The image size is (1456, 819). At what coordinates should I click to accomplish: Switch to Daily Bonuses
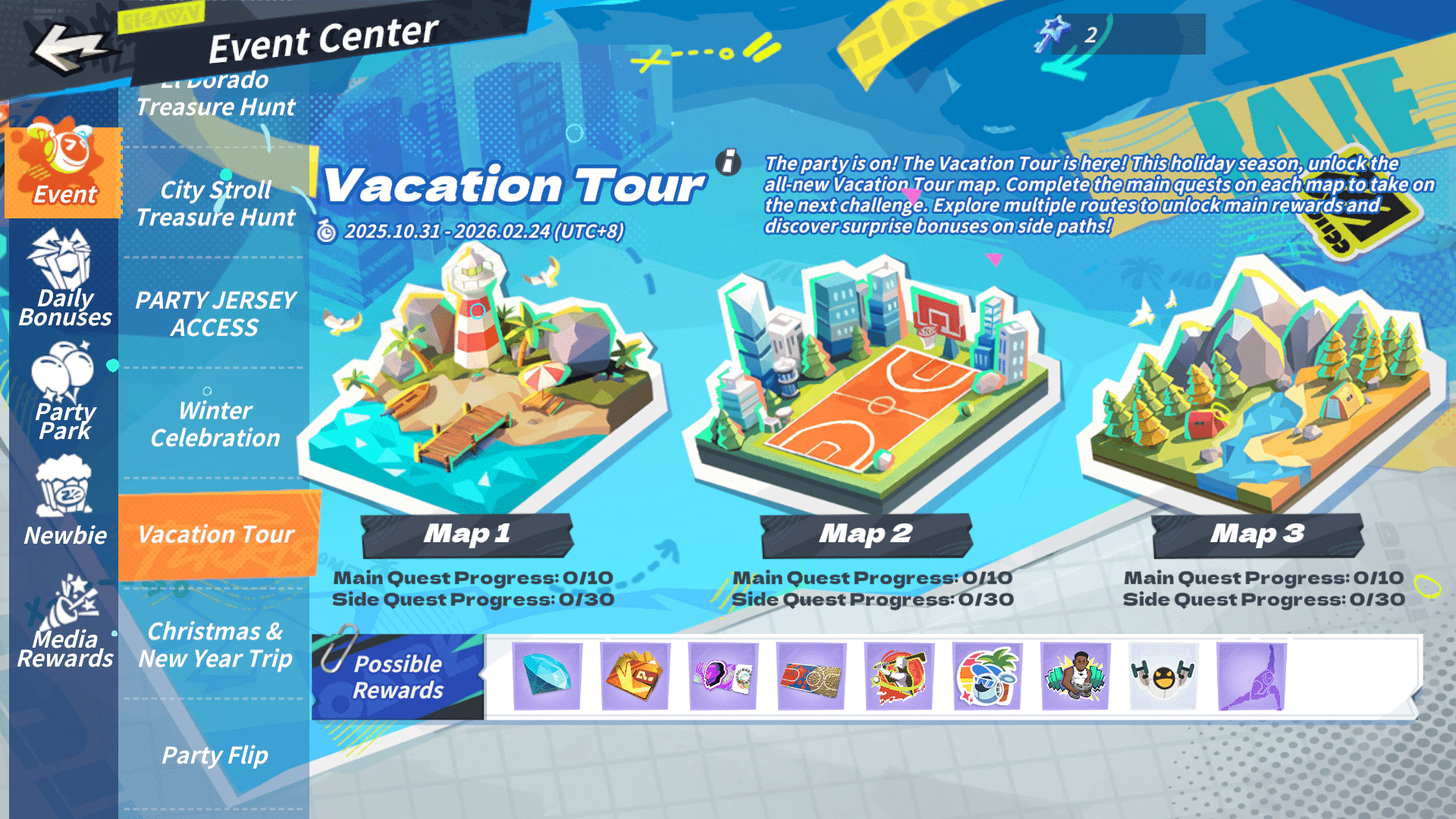[64, 281]
